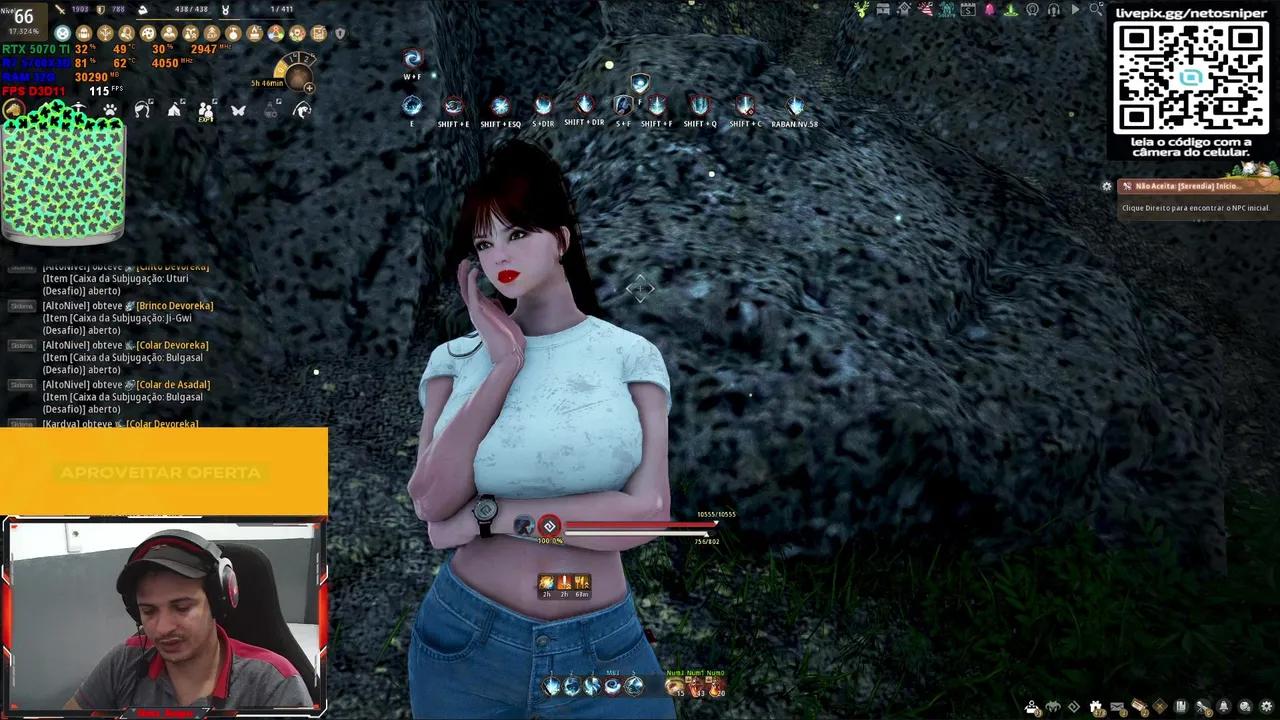Toggle the quest tracker gear icon
Screen dimensions: 1280x720
[x=1107, y=186]
